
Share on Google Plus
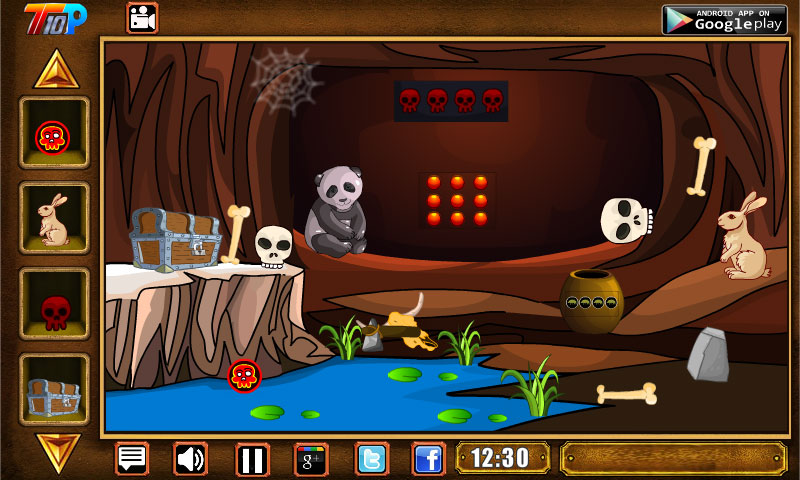[311, 459]
